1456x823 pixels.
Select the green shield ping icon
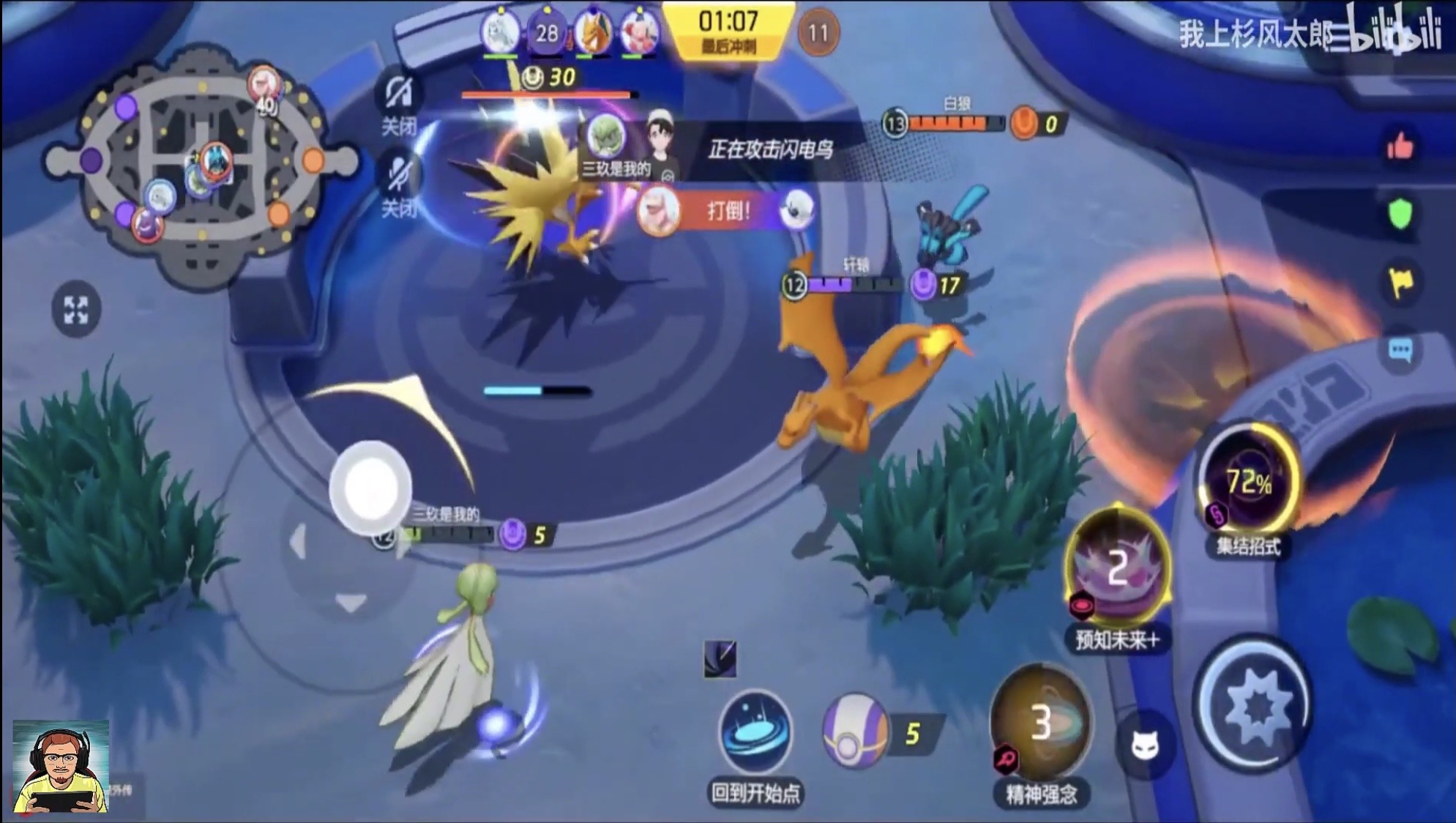pos(1400,215)
